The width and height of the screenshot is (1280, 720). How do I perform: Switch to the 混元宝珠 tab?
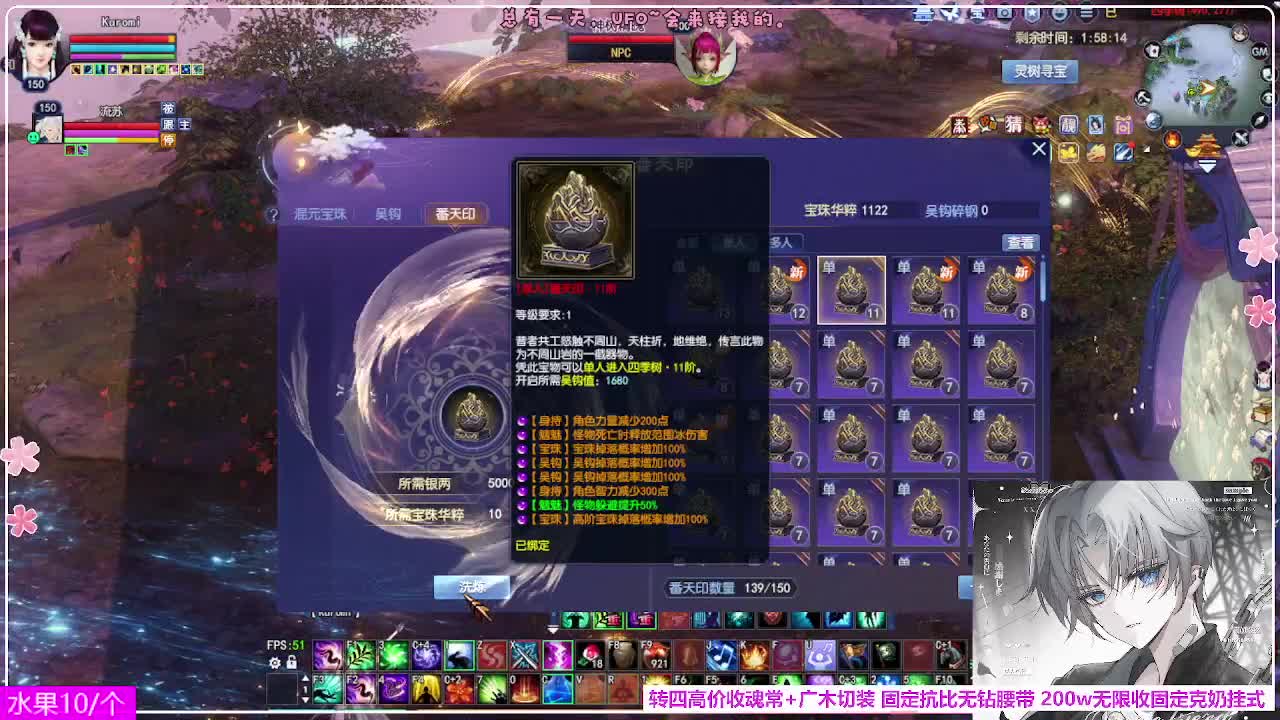318,214
